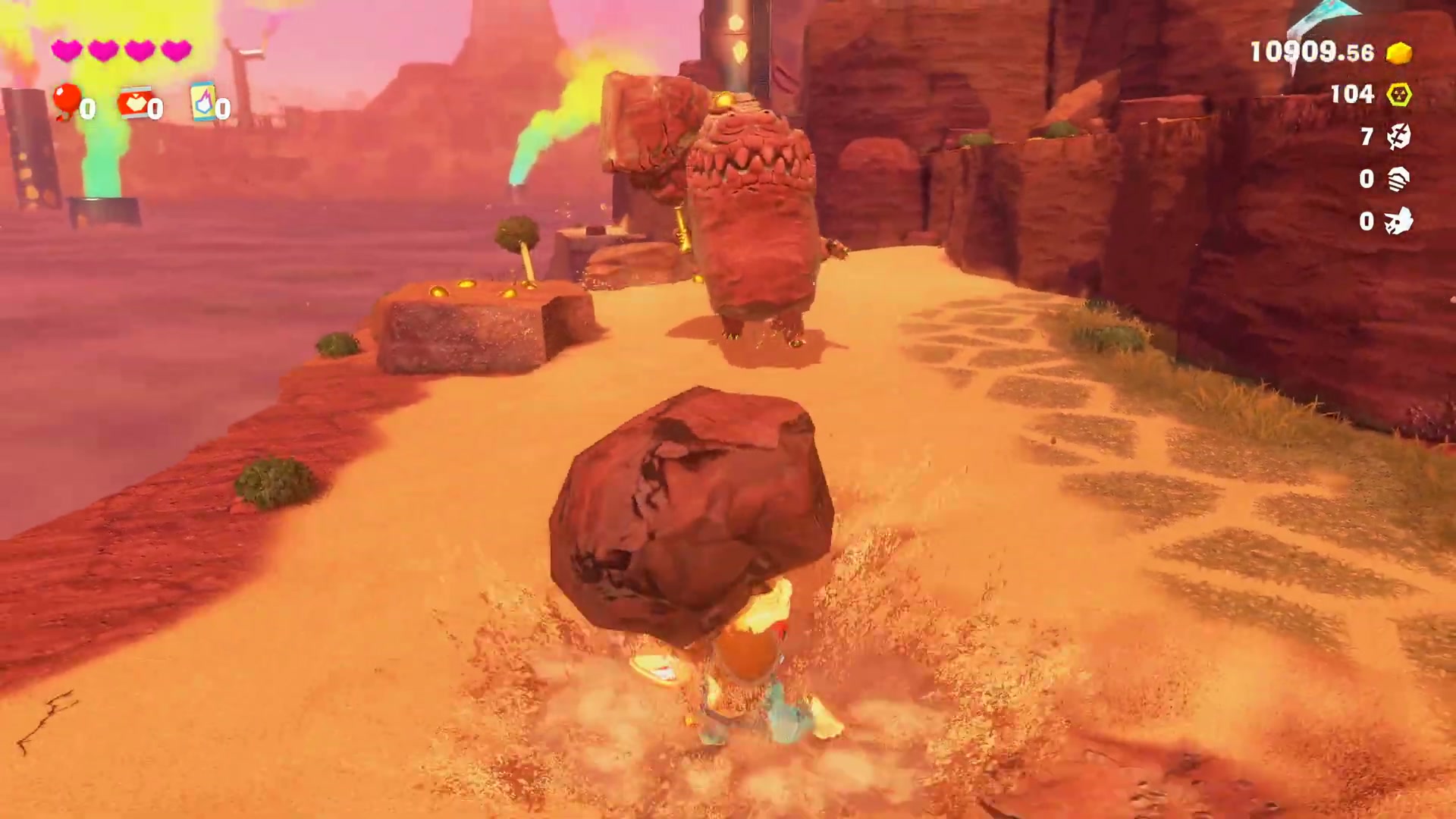Click the triceratops skull fossil icon
Viewport: 1456px width, 819px height.
(x=1398, y=221)
